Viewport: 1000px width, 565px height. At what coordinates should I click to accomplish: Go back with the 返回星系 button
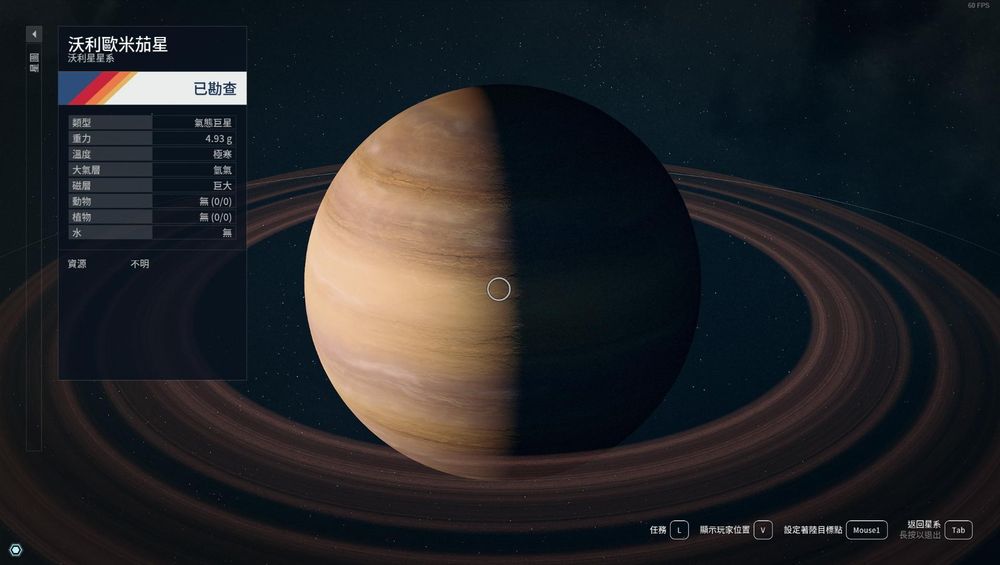(x=958, y=530)
